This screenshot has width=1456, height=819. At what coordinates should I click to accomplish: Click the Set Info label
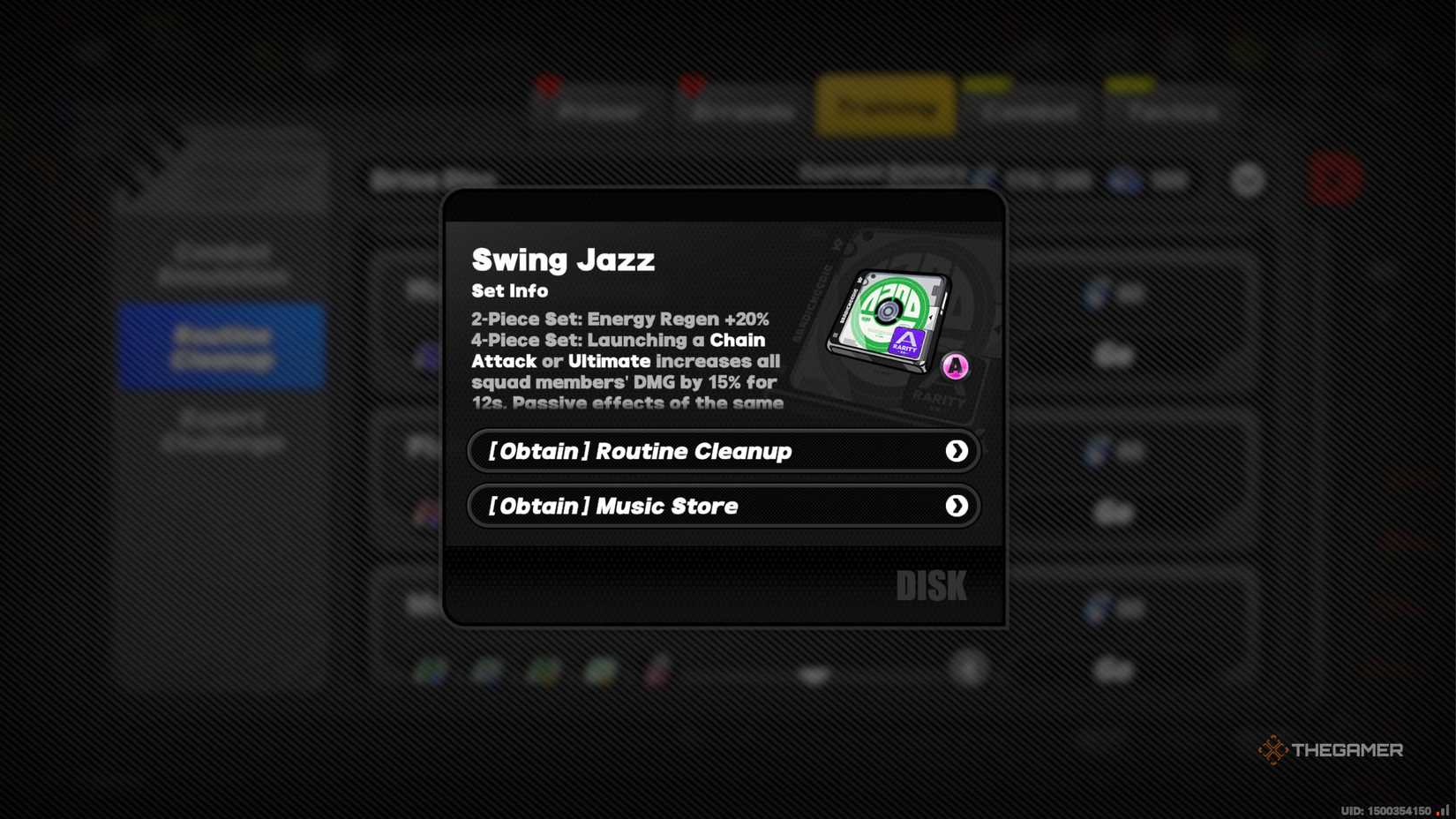[508, 291]
